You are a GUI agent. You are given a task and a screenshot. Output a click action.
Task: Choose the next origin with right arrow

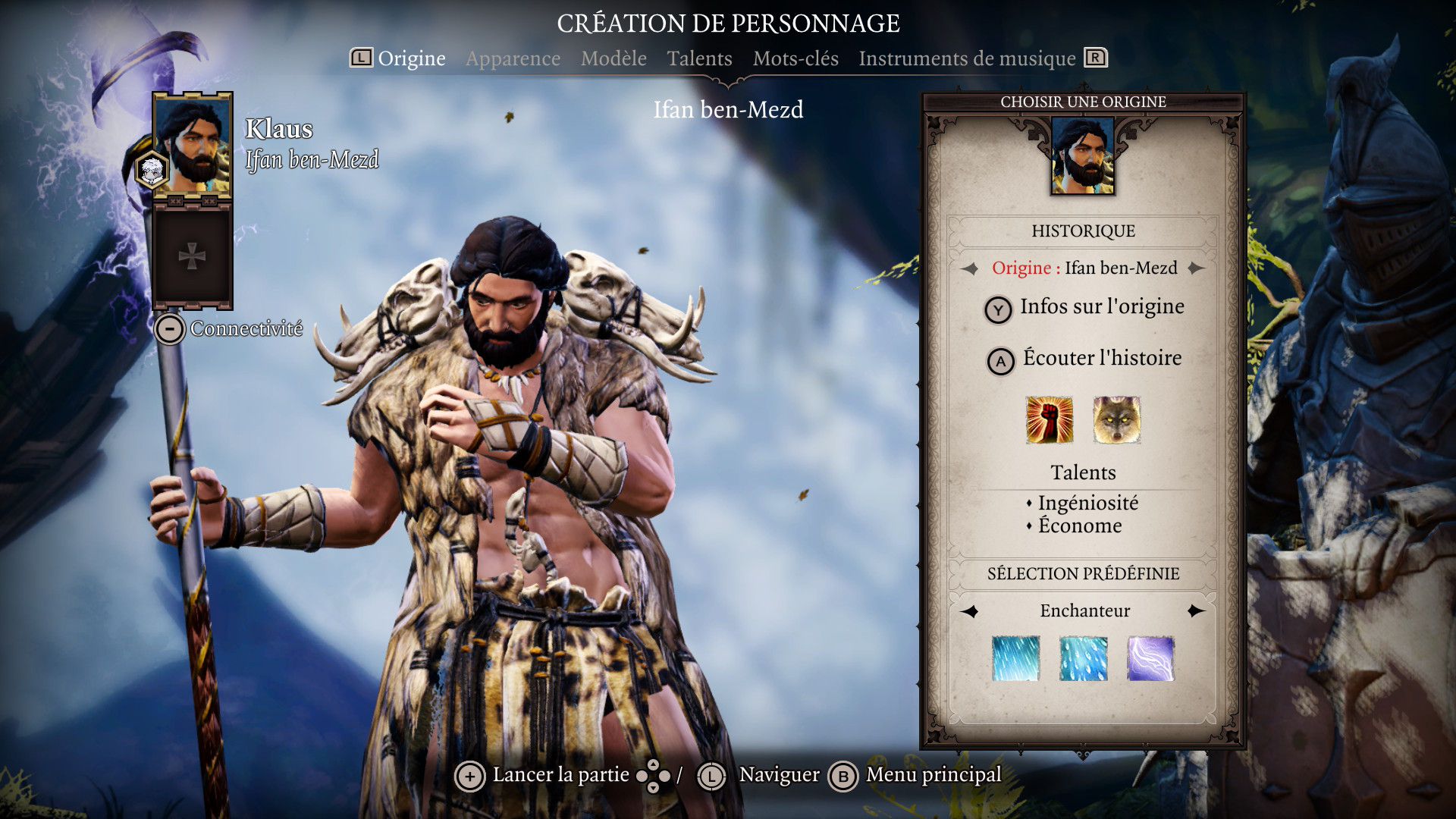coord(1197,268)
